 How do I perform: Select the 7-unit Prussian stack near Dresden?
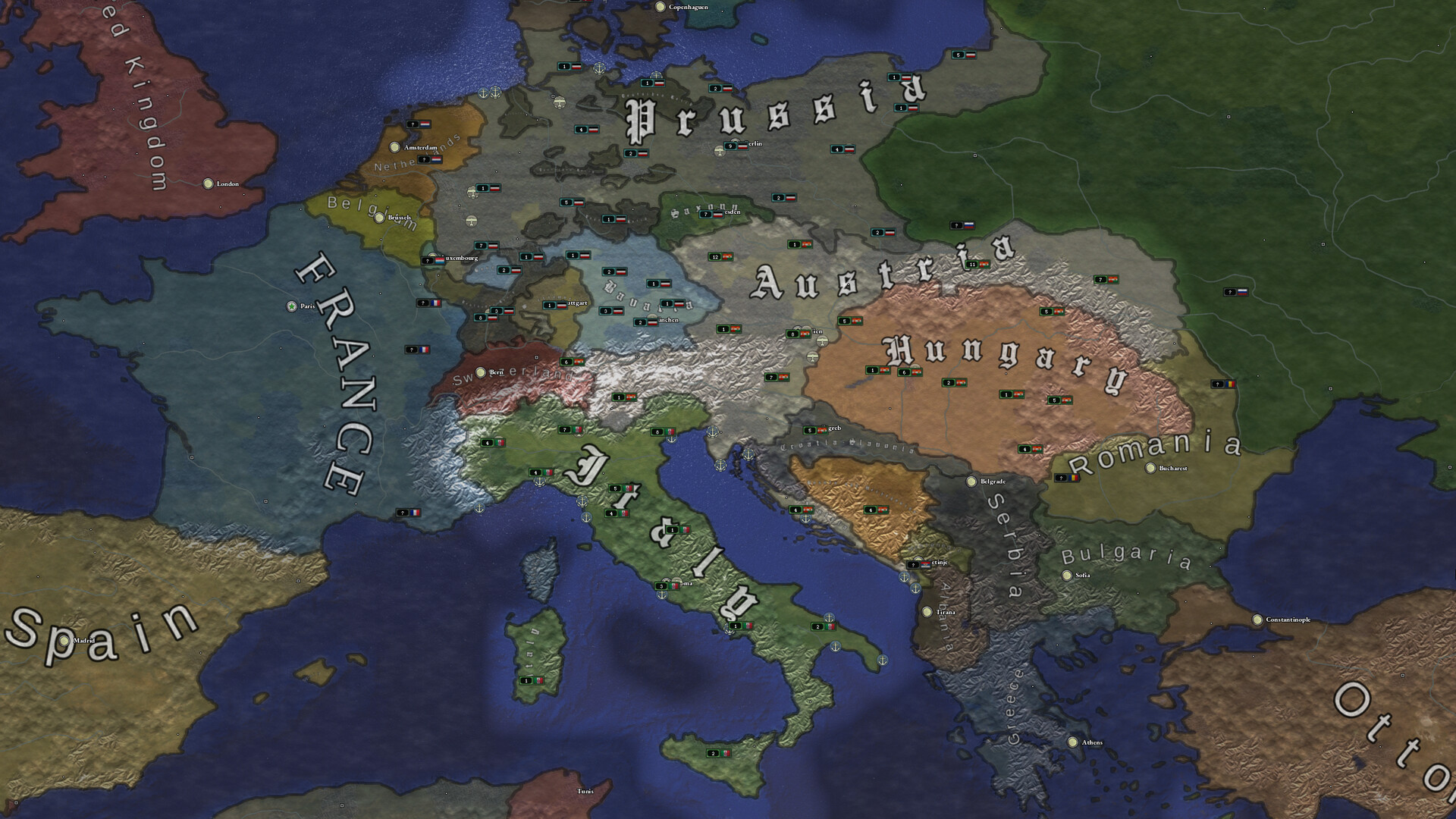[x=705, y=214]
